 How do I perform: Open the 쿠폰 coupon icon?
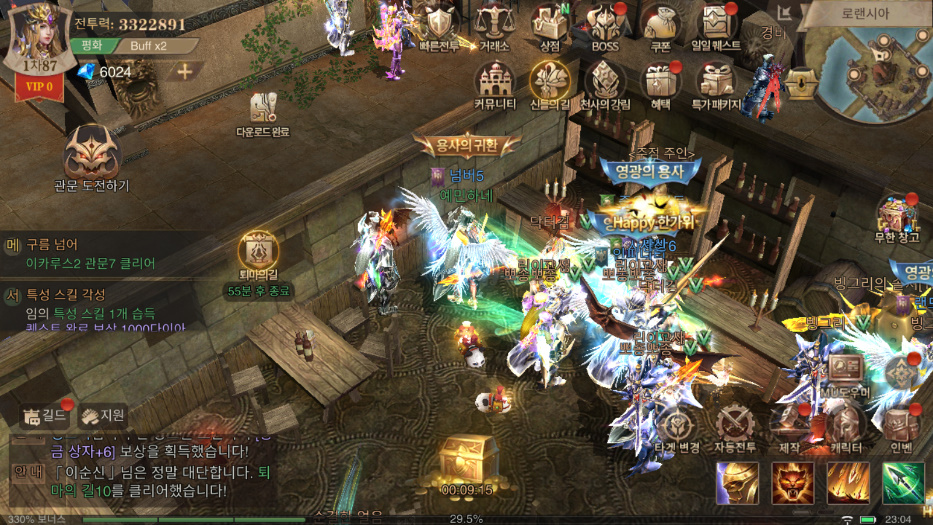(660, 25)
